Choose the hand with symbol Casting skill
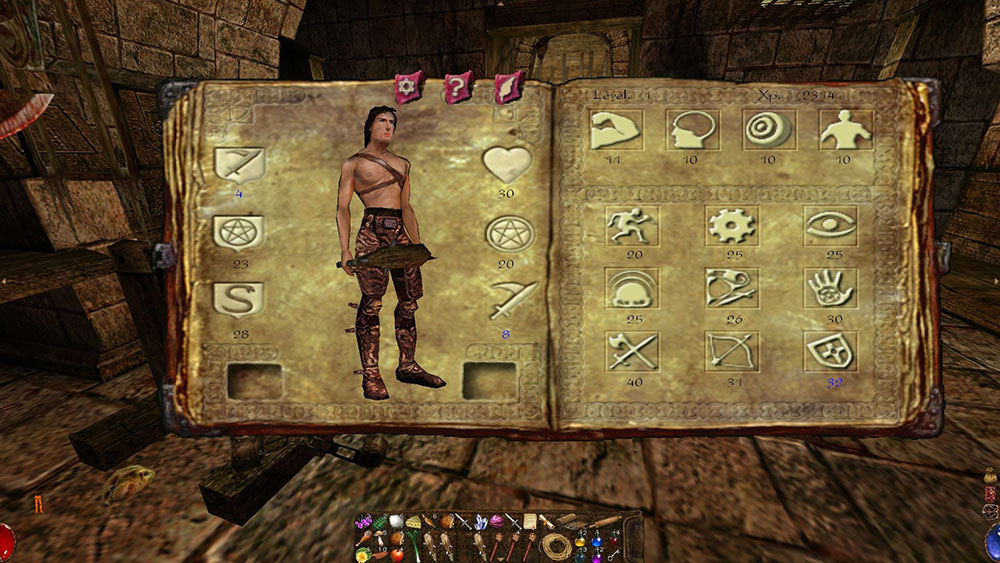The height and width of the screenshot is (563, 1000). point(830,288)
